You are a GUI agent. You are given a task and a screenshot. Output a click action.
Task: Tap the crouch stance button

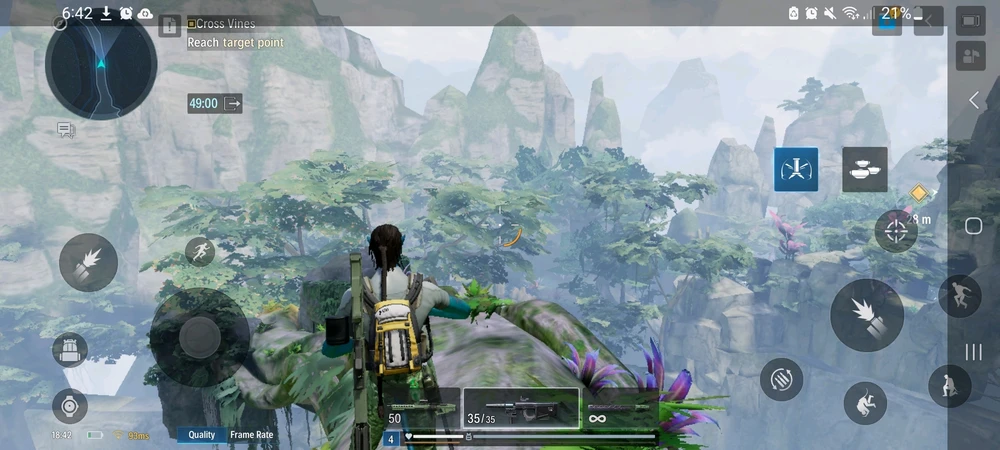[x=949, y=385]
